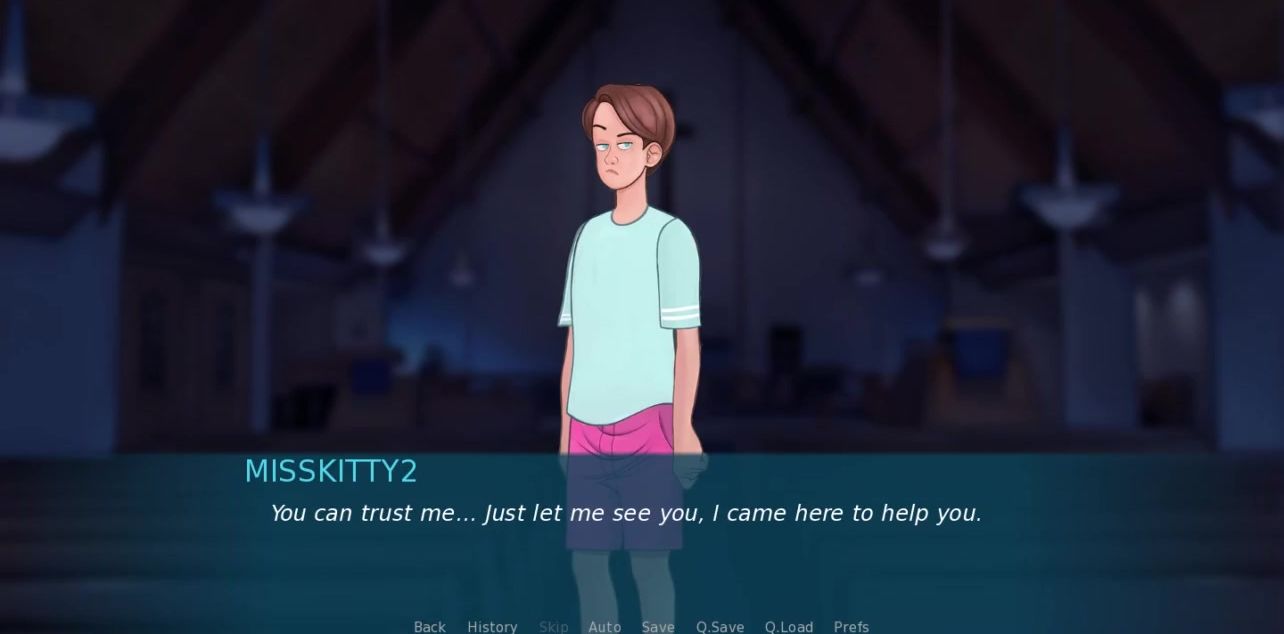The width and height of the screenshot is (1284, 634).
Task: Activate the Skip option
Action: tap(553, 626)
